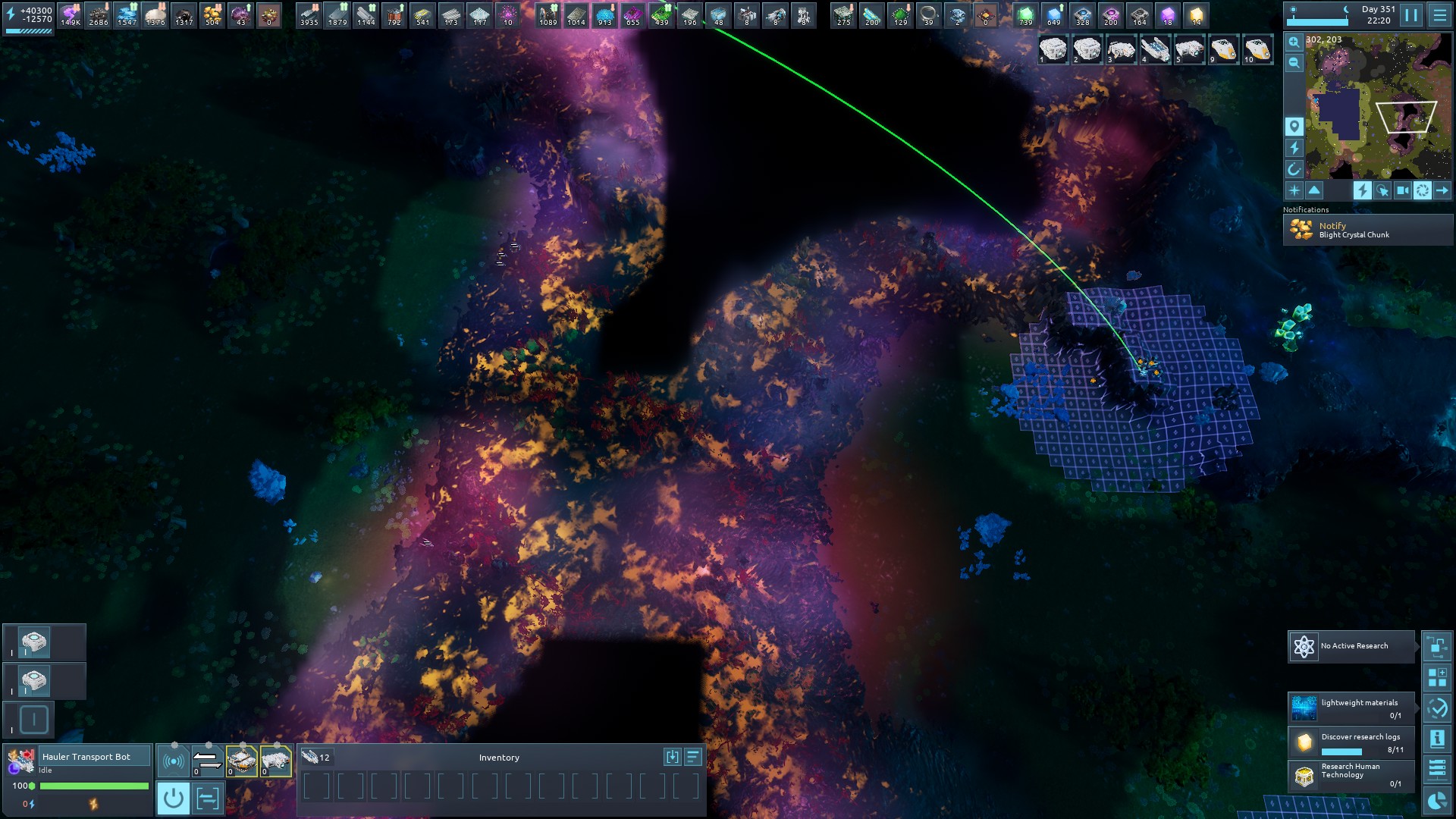The image size is (1456, 819).
Task: Open the build grid menu button
Action: (1437, 677)
